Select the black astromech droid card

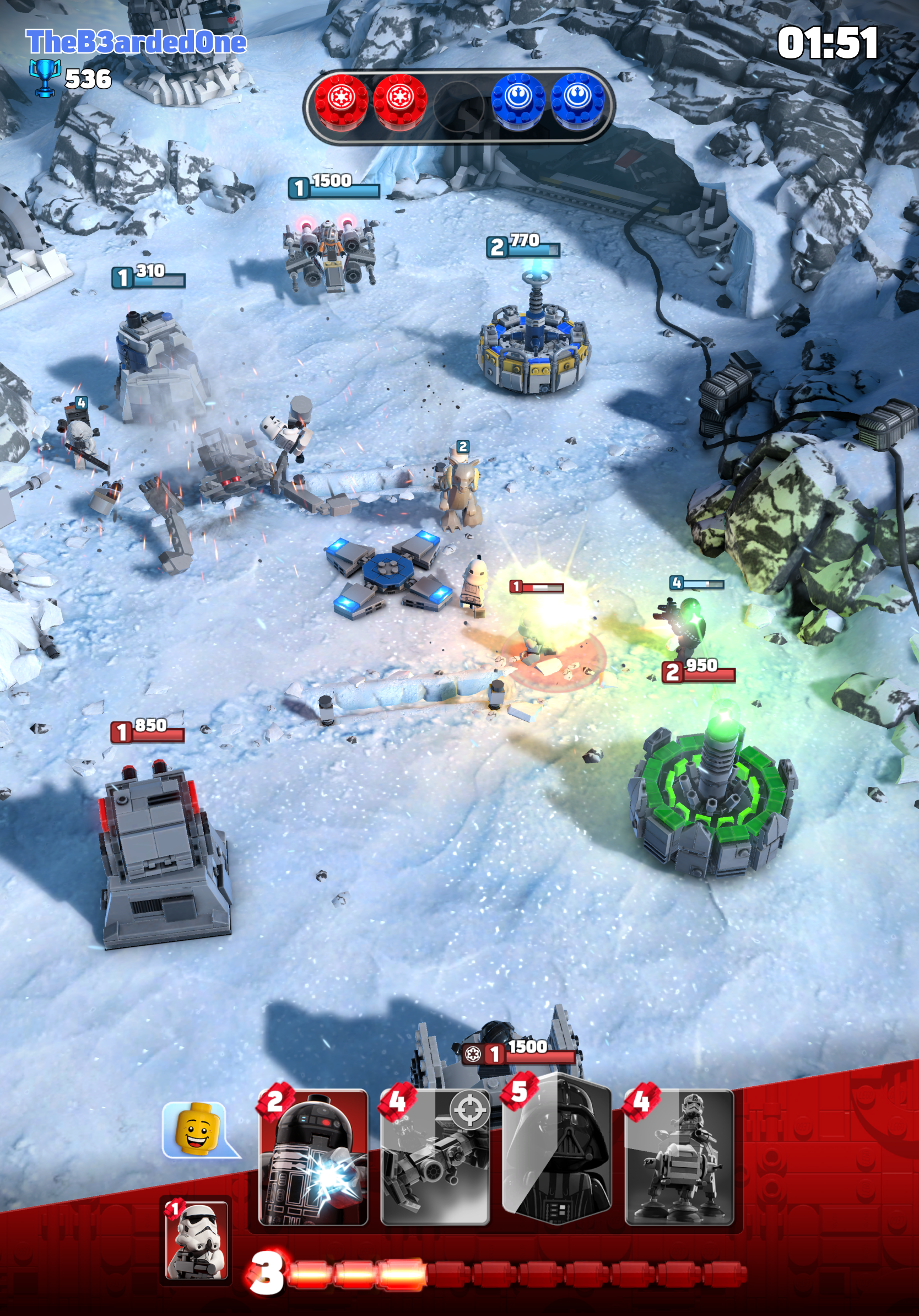[x=313, y=1158]
